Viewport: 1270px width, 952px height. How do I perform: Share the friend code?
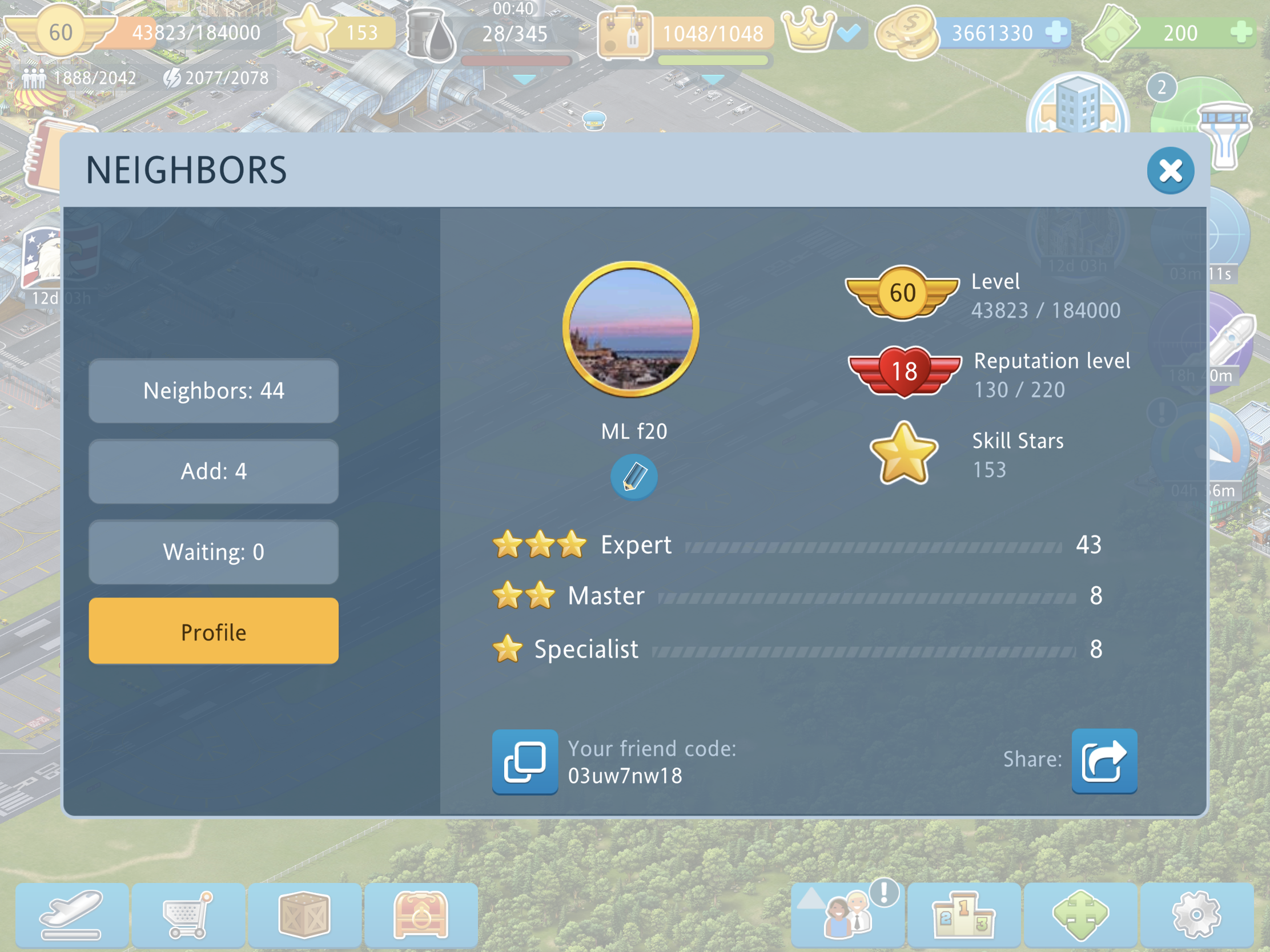click(1103, 761)
